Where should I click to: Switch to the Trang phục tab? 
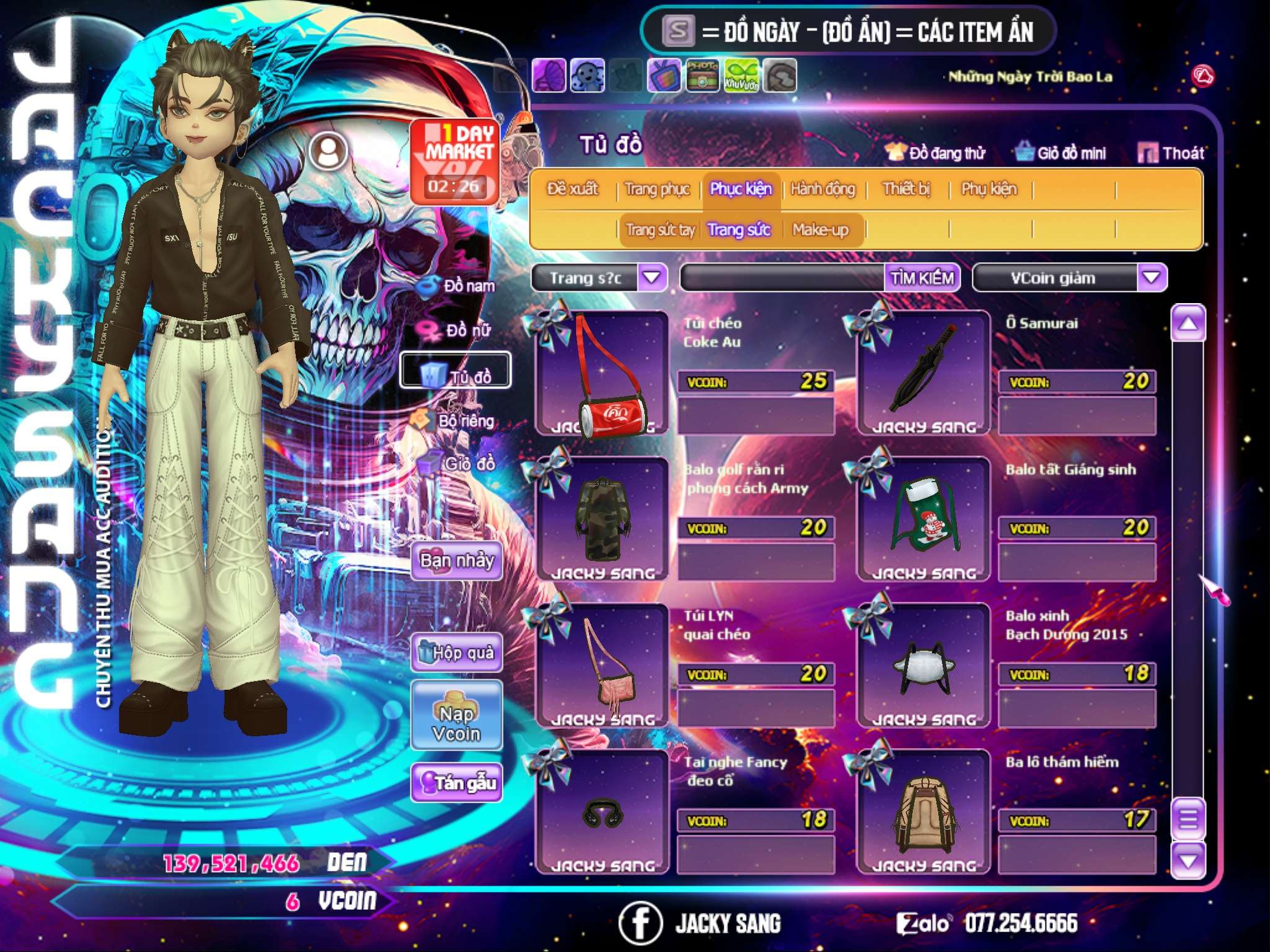pos(657,189)
